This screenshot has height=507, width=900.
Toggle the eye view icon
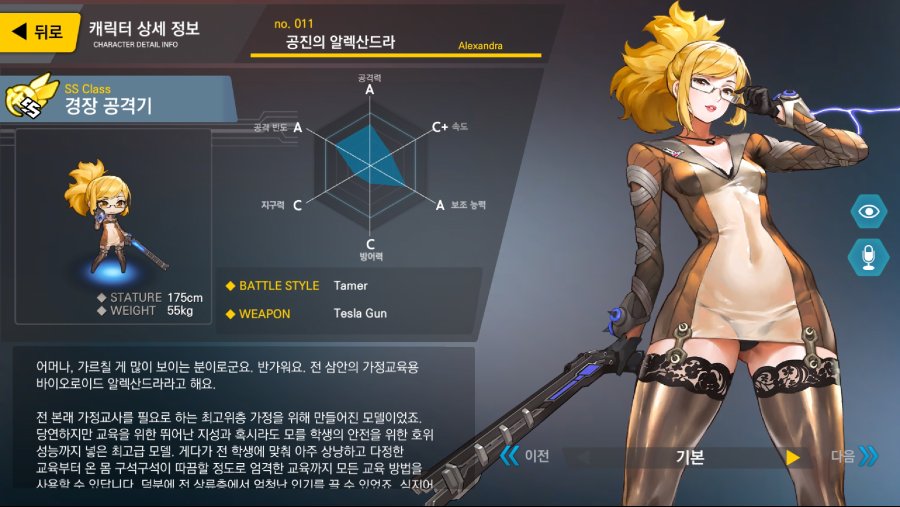pos(869,211)
